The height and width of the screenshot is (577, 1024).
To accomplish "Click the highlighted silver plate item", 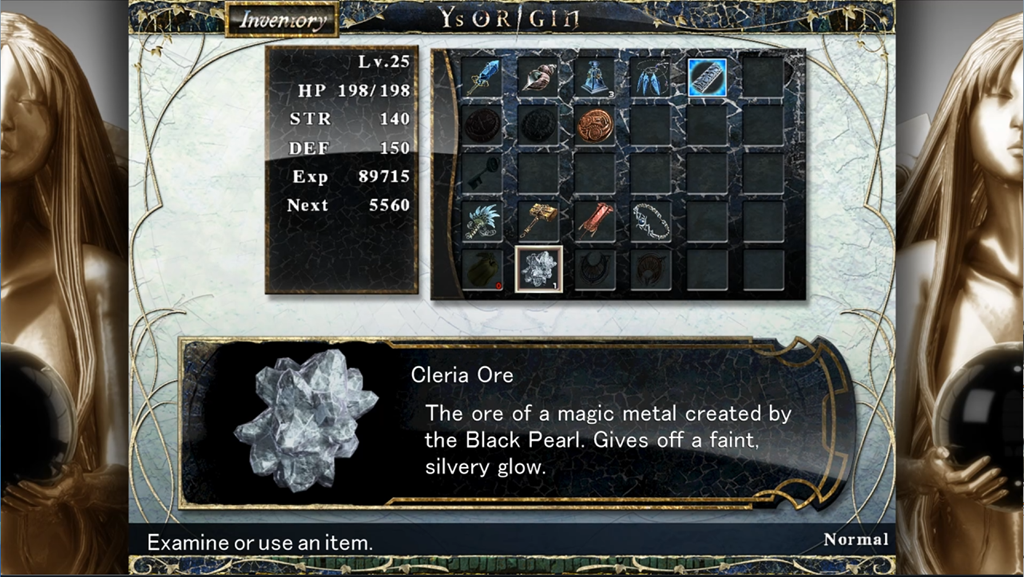I will (707, 77).
